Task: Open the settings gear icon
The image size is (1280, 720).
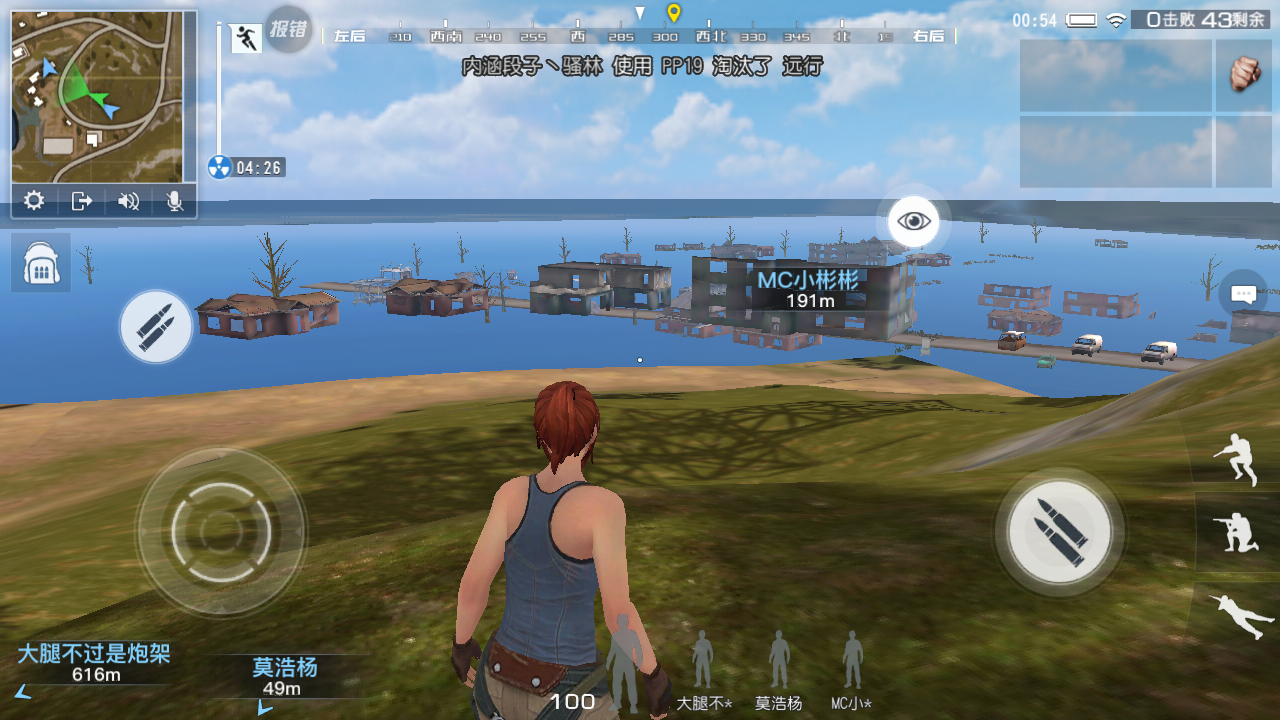Action: point(35,201)
